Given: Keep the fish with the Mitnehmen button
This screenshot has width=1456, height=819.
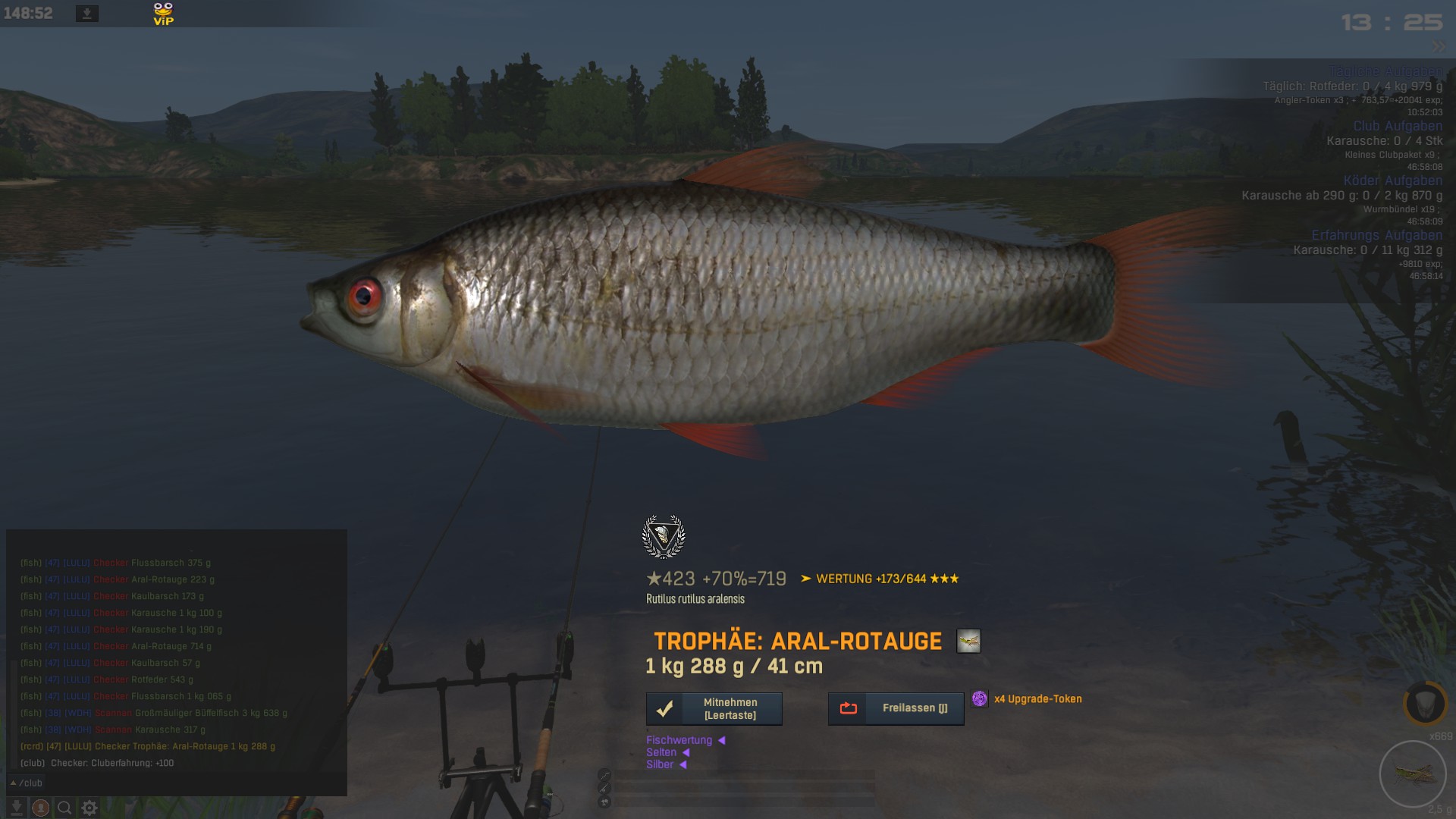Looking at the screenshot, I should click(714, 708).
